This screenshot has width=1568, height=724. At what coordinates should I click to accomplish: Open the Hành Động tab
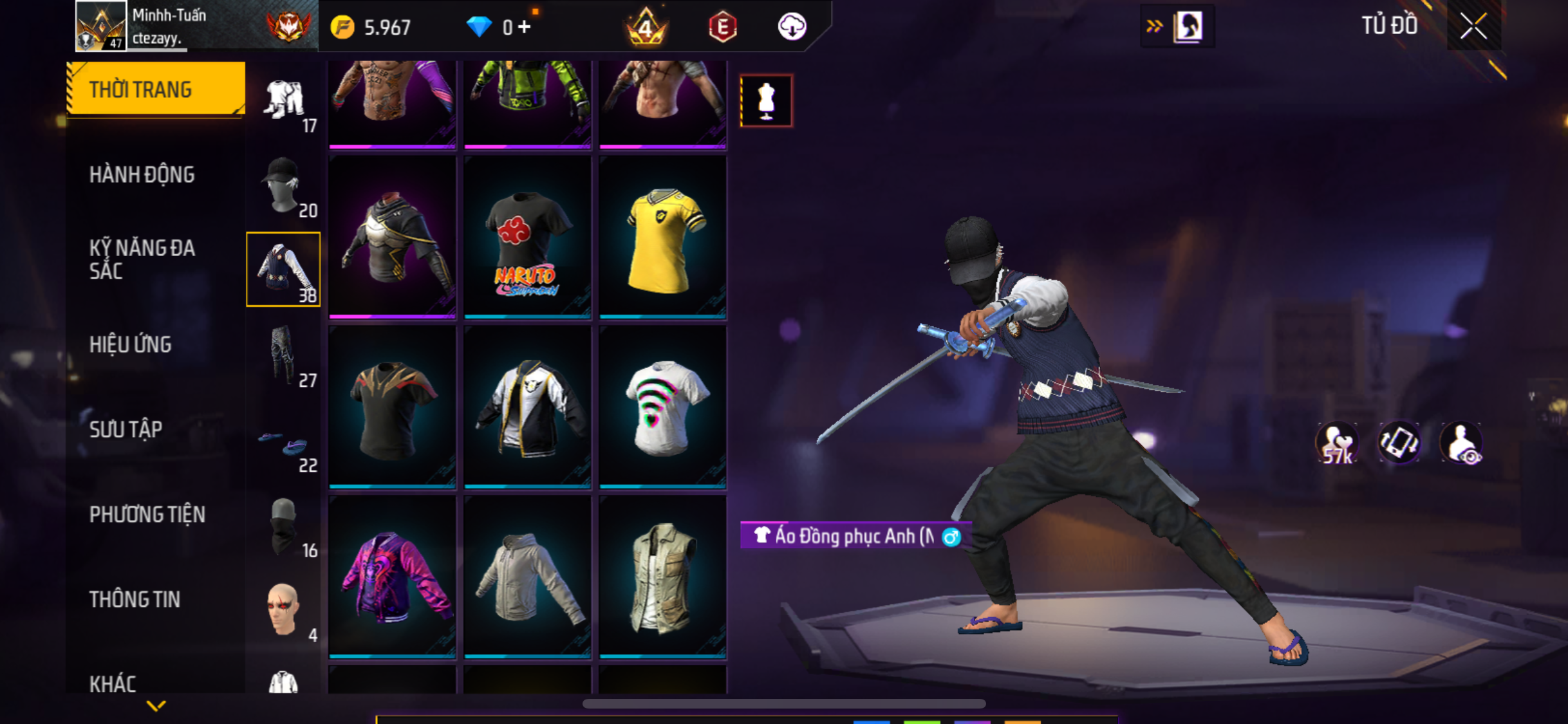[142, 174]
